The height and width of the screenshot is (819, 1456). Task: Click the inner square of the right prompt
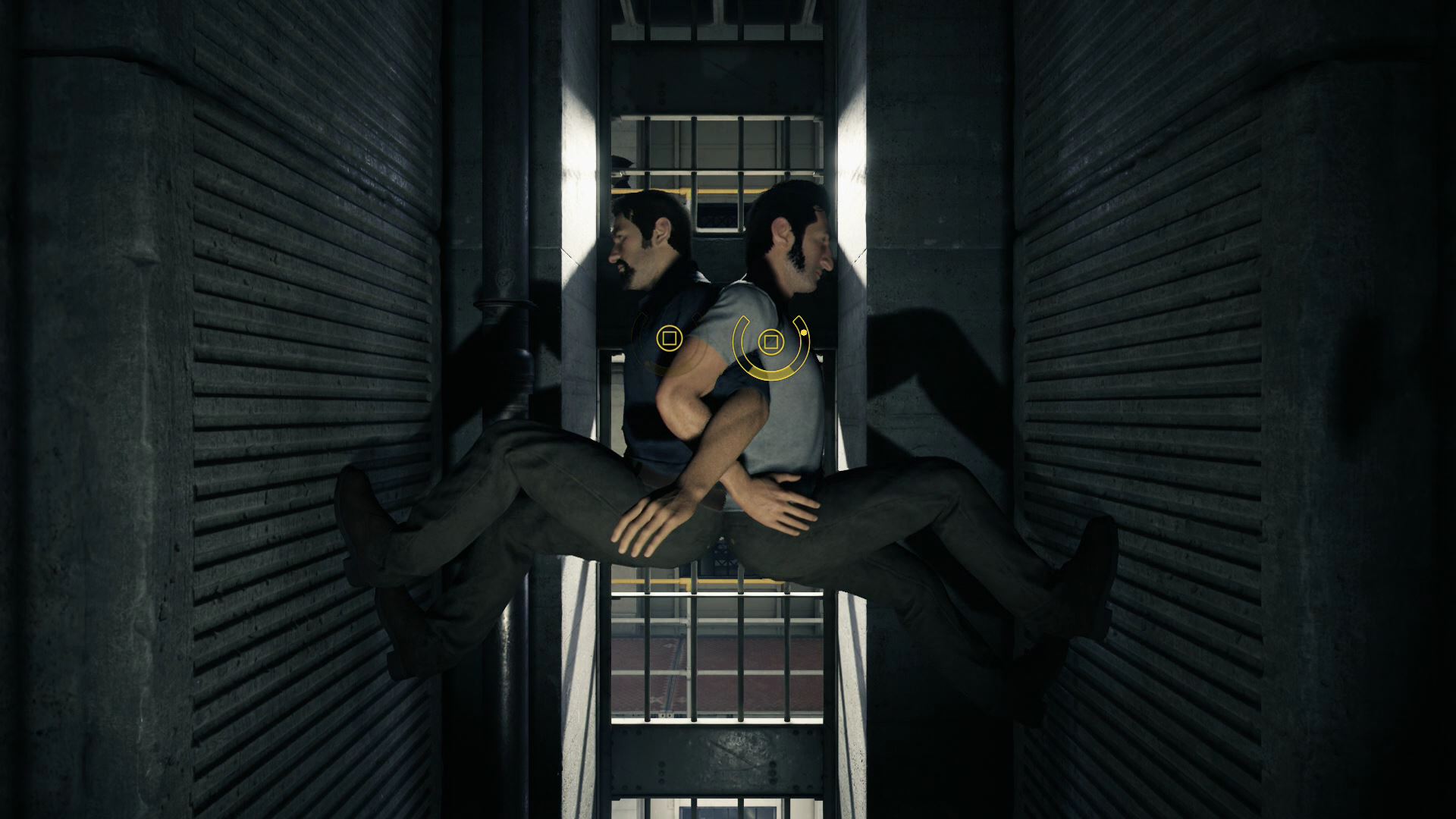tap(772, 343)
